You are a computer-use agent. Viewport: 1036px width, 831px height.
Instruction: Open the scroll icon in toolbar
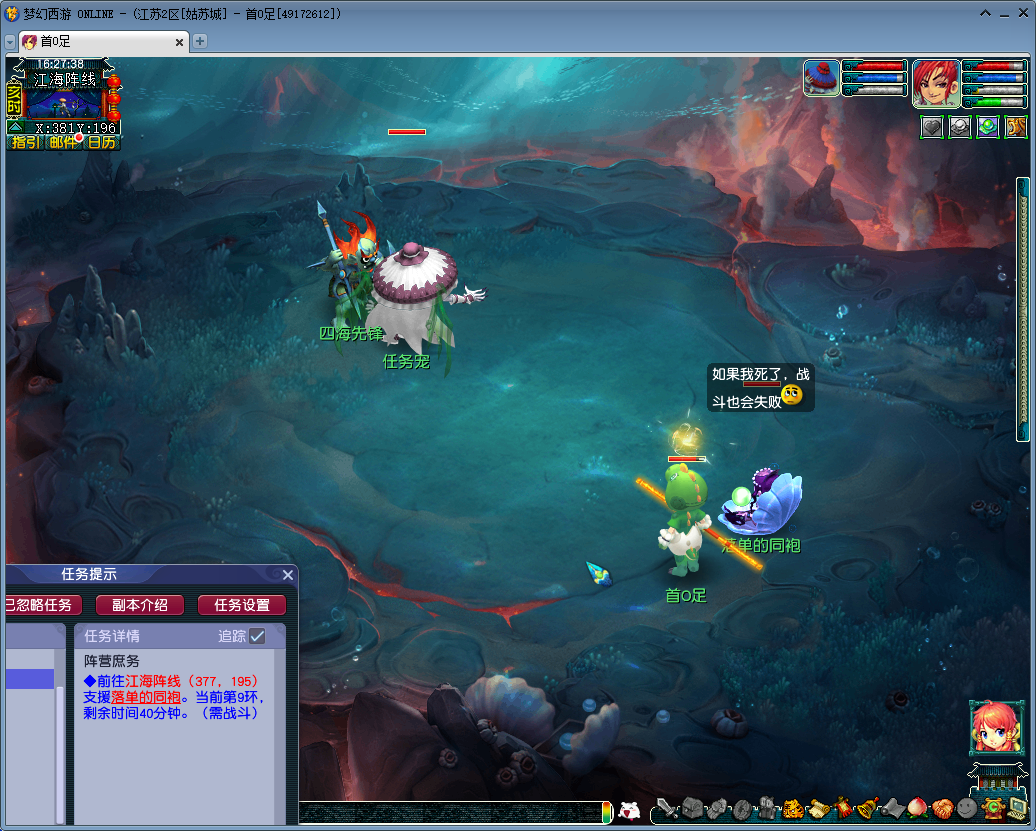click(x=818, y=808)
